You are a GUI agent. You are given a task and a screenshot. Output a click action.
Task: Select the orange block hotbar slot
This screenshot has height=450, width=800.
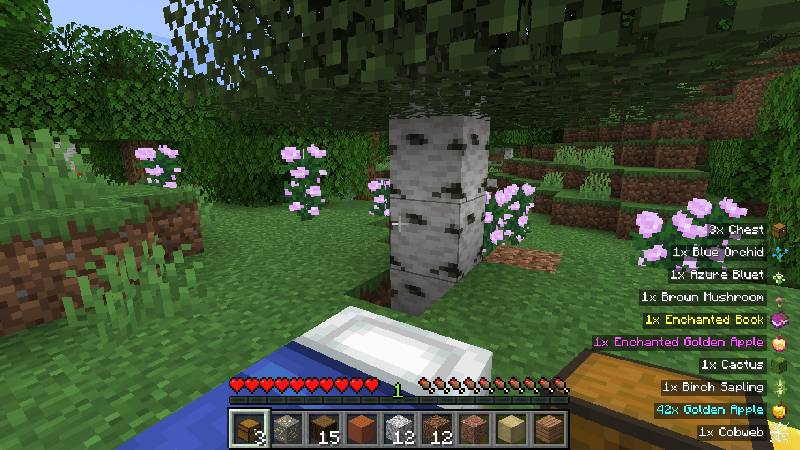coord(361,428)
